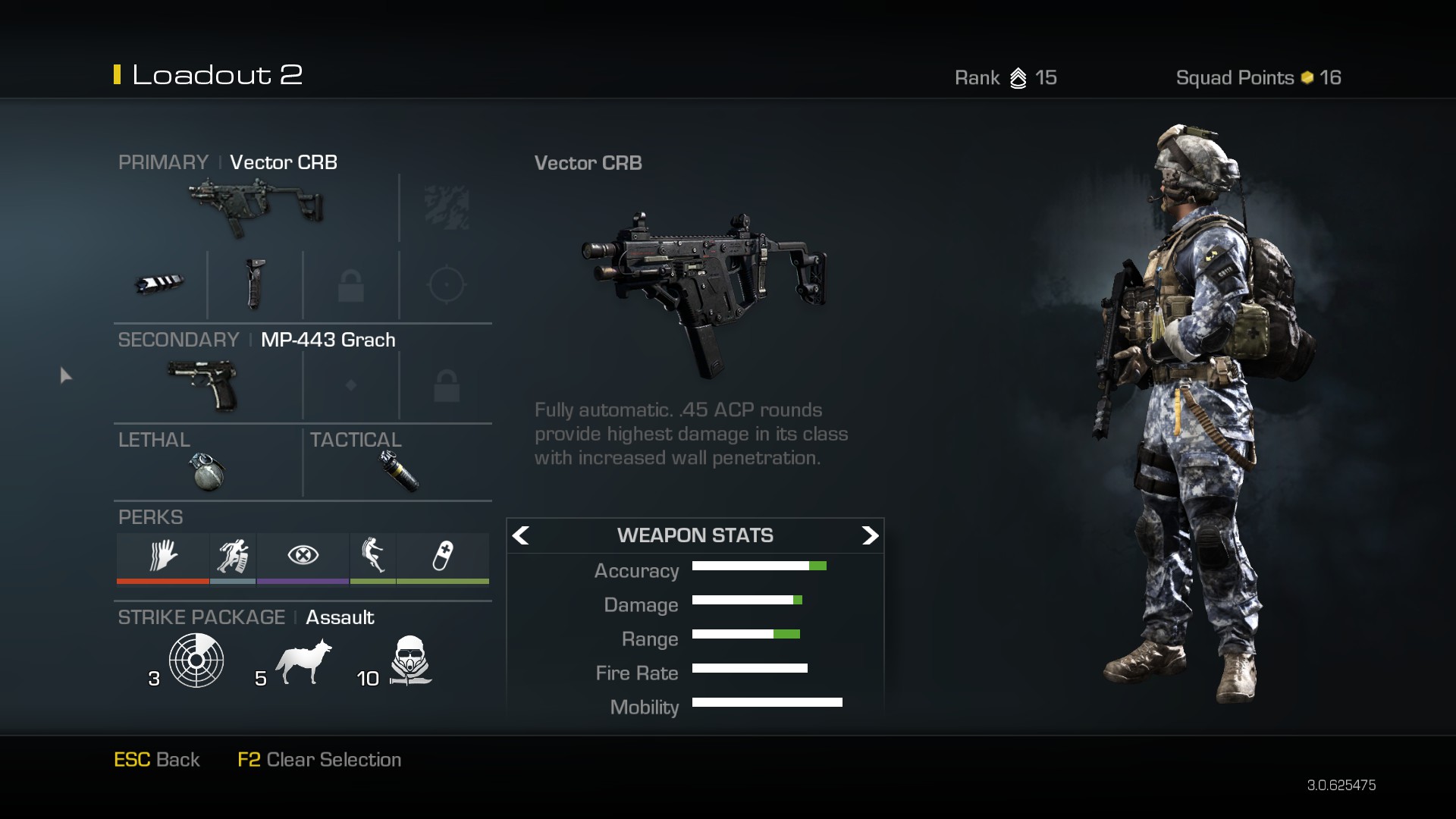Cycle Weapon Stats panel left
1456x819 pixels.
(x=521, y=535)
